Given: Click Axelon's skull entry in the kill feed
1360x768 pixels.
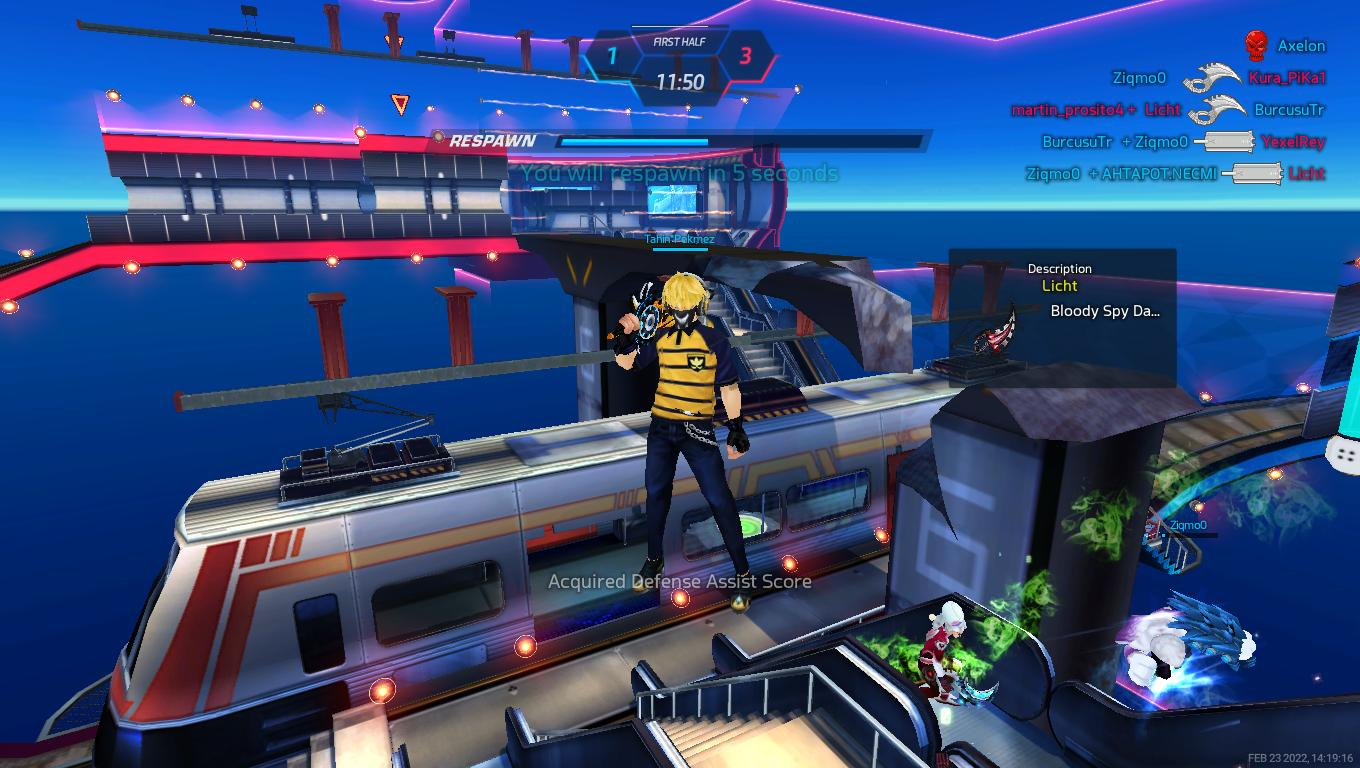Looking at the screenshot, I should 1256,45.
